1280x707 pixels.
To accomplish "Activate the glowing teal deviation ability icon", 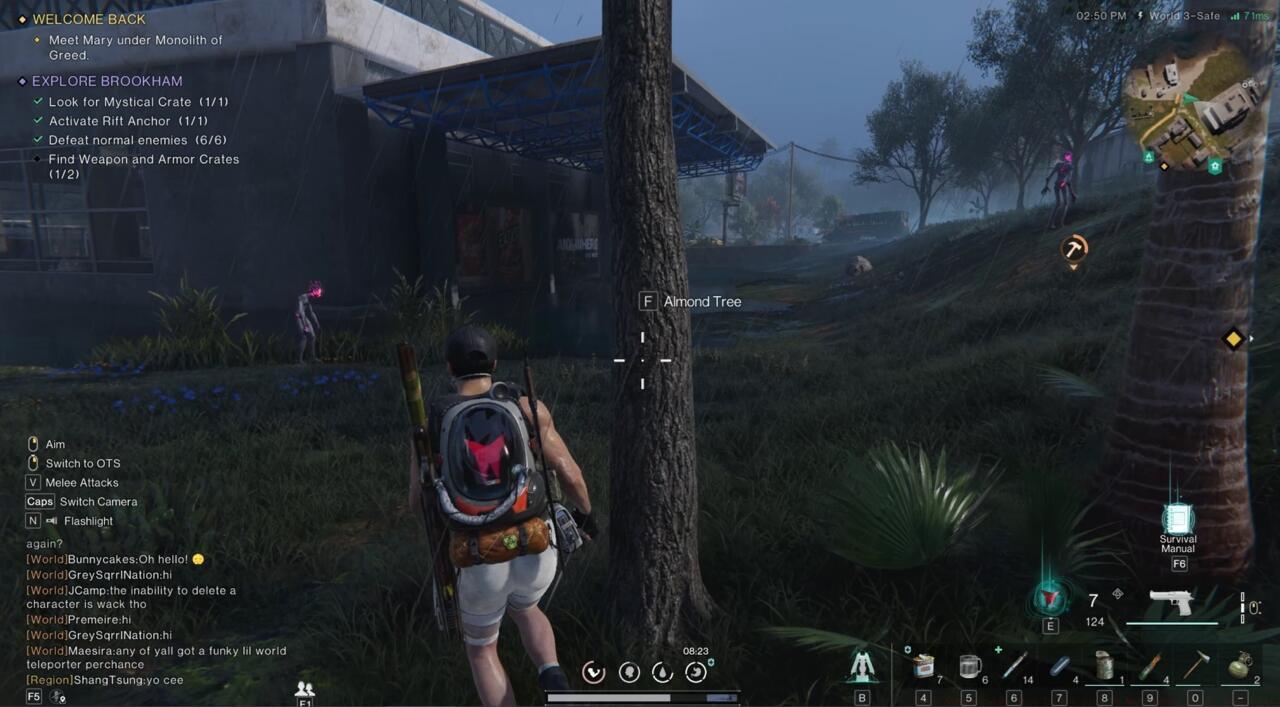I will point(1049,598).
